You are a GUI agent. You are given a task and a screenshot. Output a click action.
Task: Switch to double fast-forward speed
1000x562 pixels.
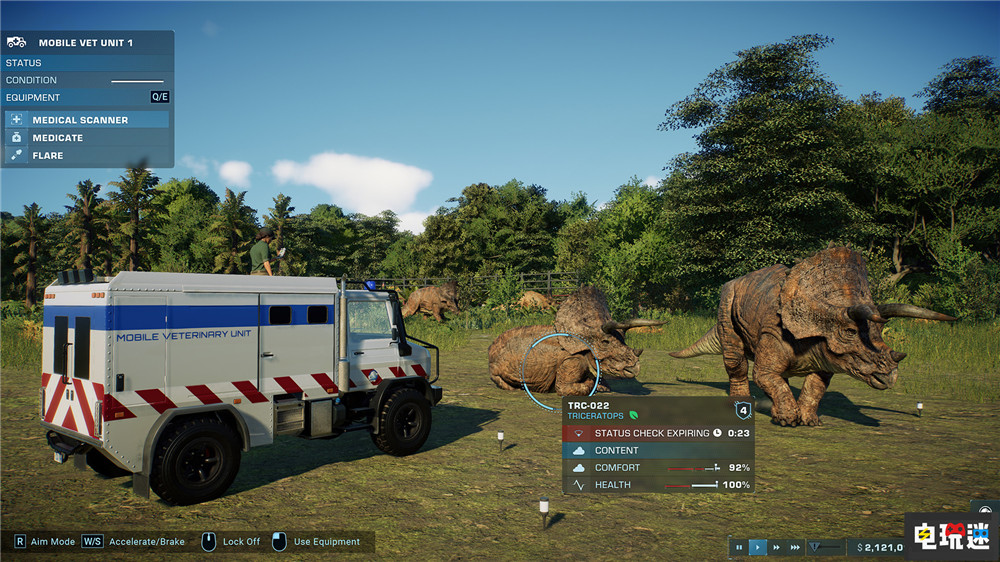point(776,547)
